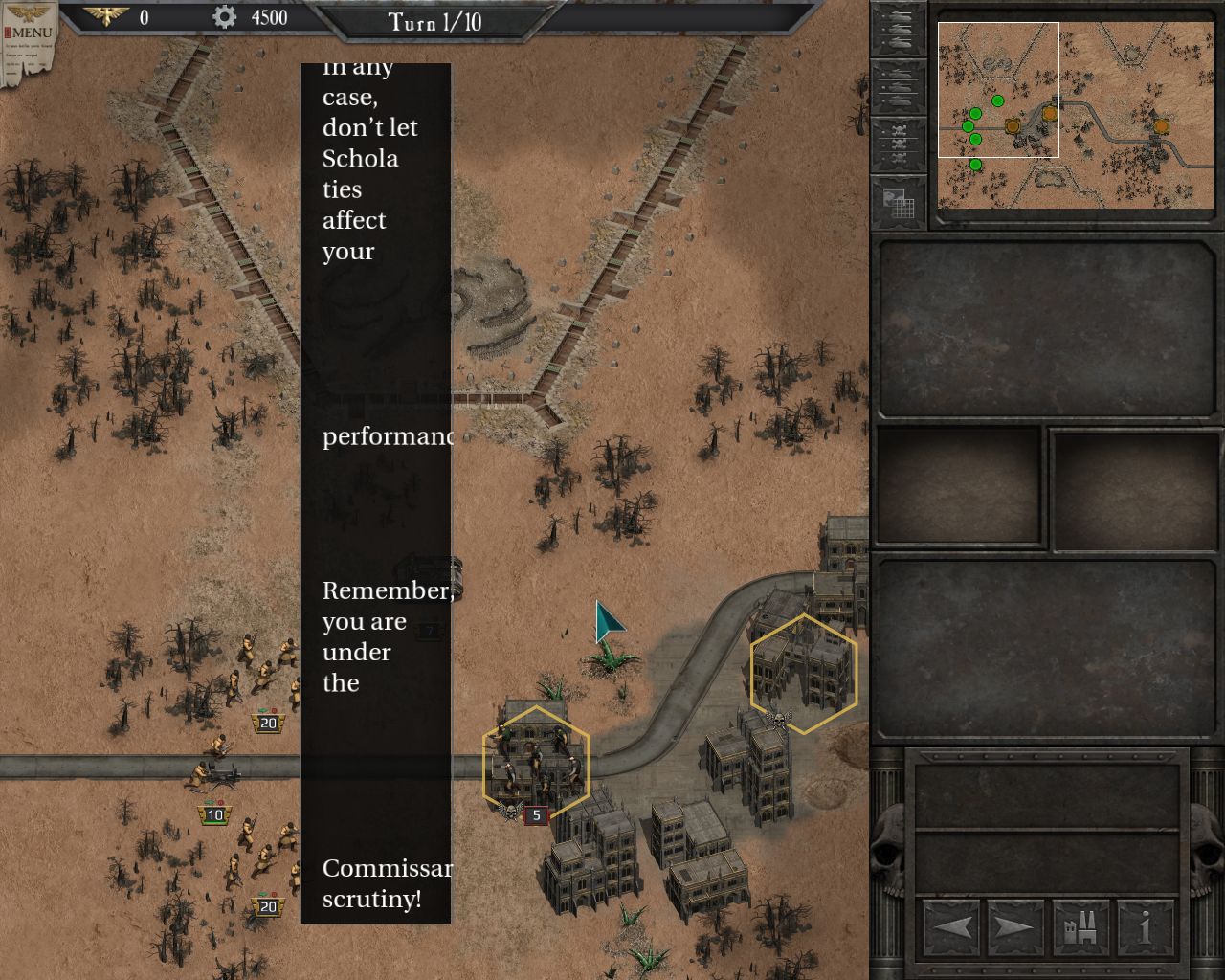The width and height of the screenshot is (1225, 980).
Task: Click the factory icon to purchase units
Action: click(x=1082, y=925)
